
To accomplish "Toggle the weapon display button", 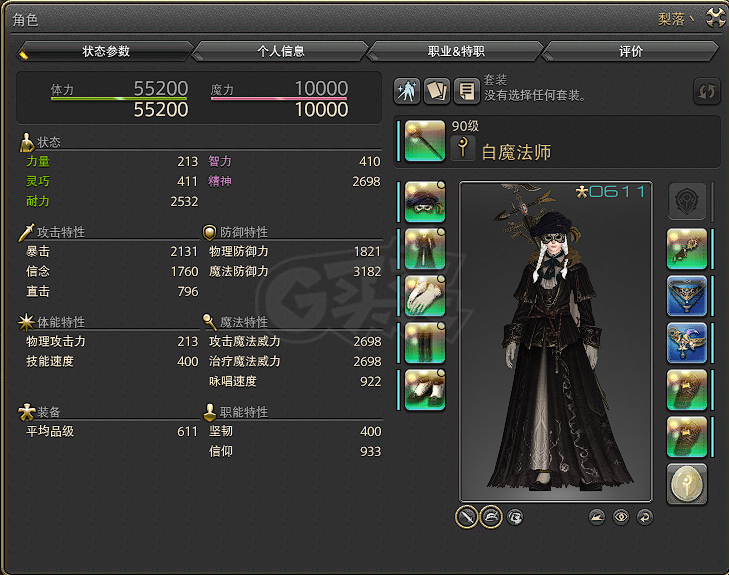I will tap(466, 517).
